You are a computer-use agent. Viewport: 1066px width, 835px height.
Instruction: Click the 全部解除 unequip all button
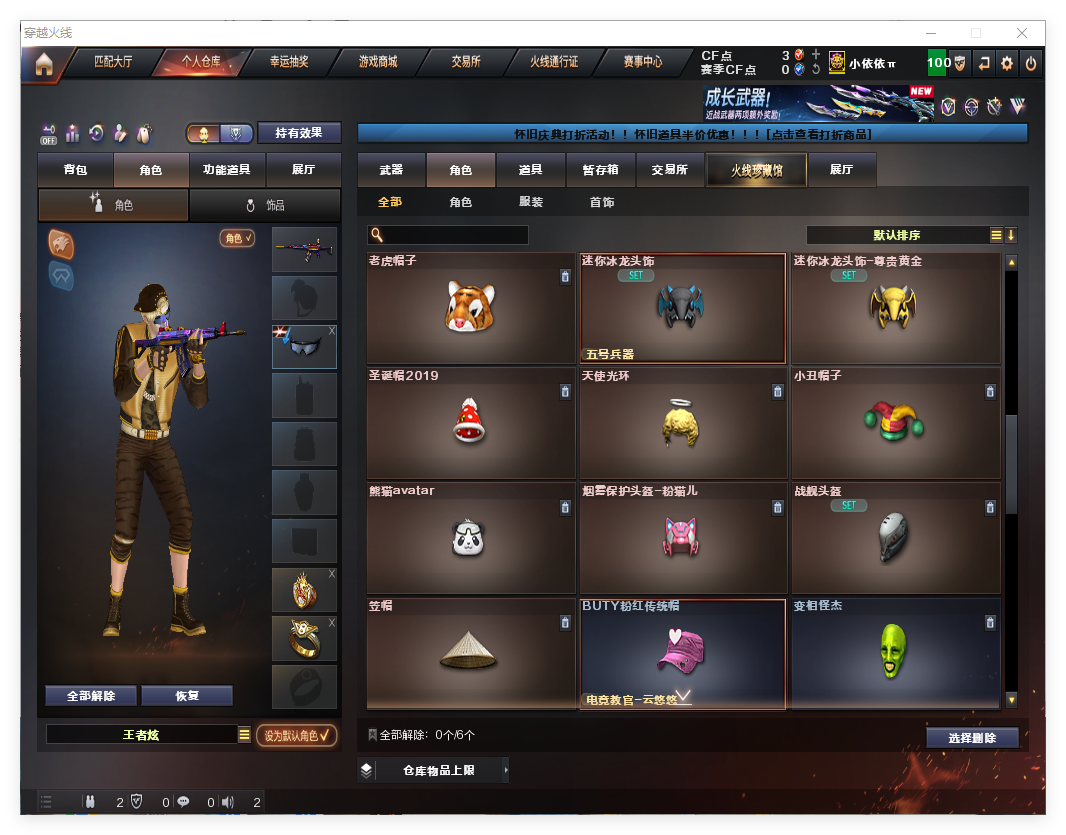coord(91,696)
